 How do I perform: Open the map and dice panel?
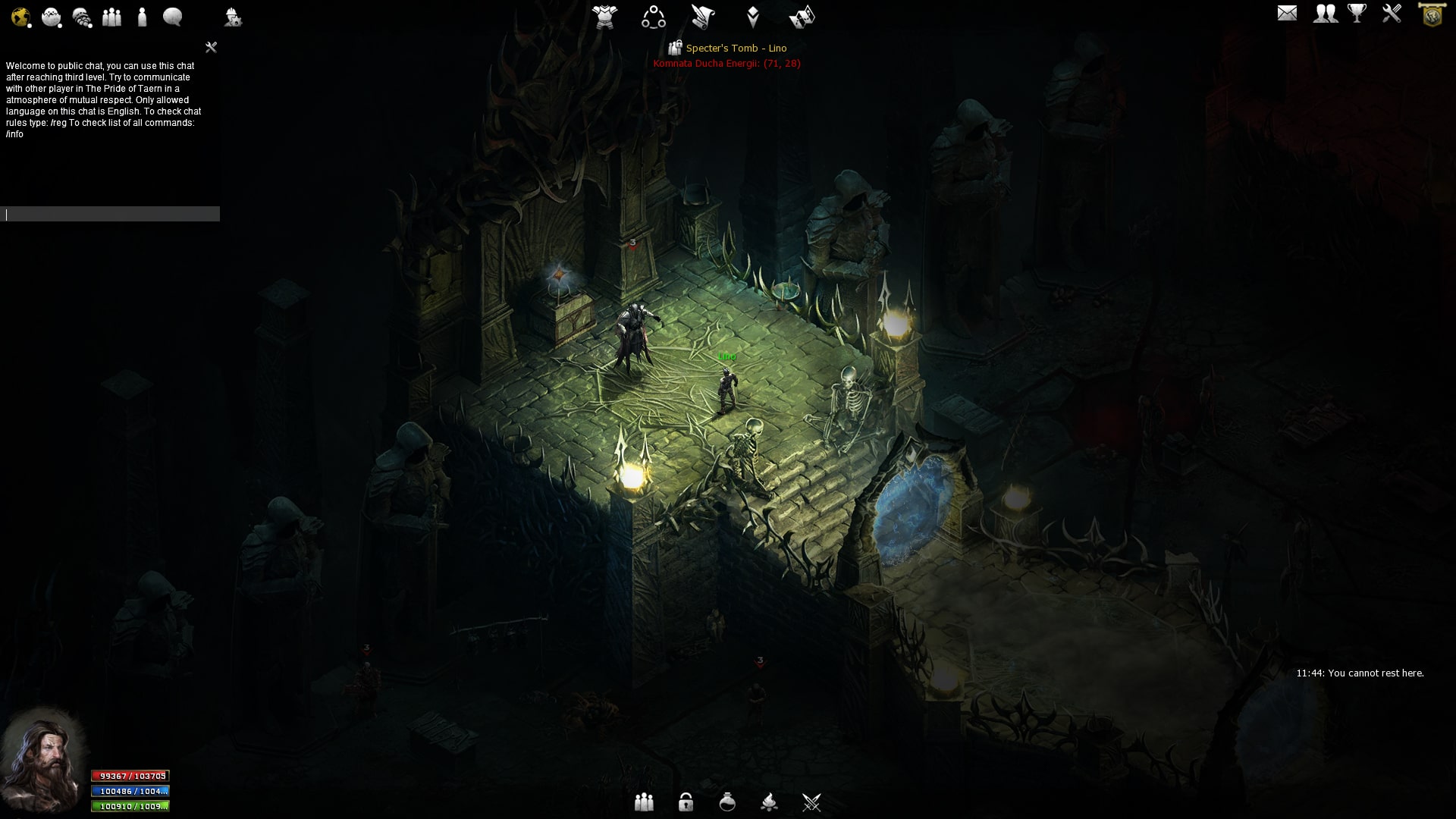[x=803, y=17]
